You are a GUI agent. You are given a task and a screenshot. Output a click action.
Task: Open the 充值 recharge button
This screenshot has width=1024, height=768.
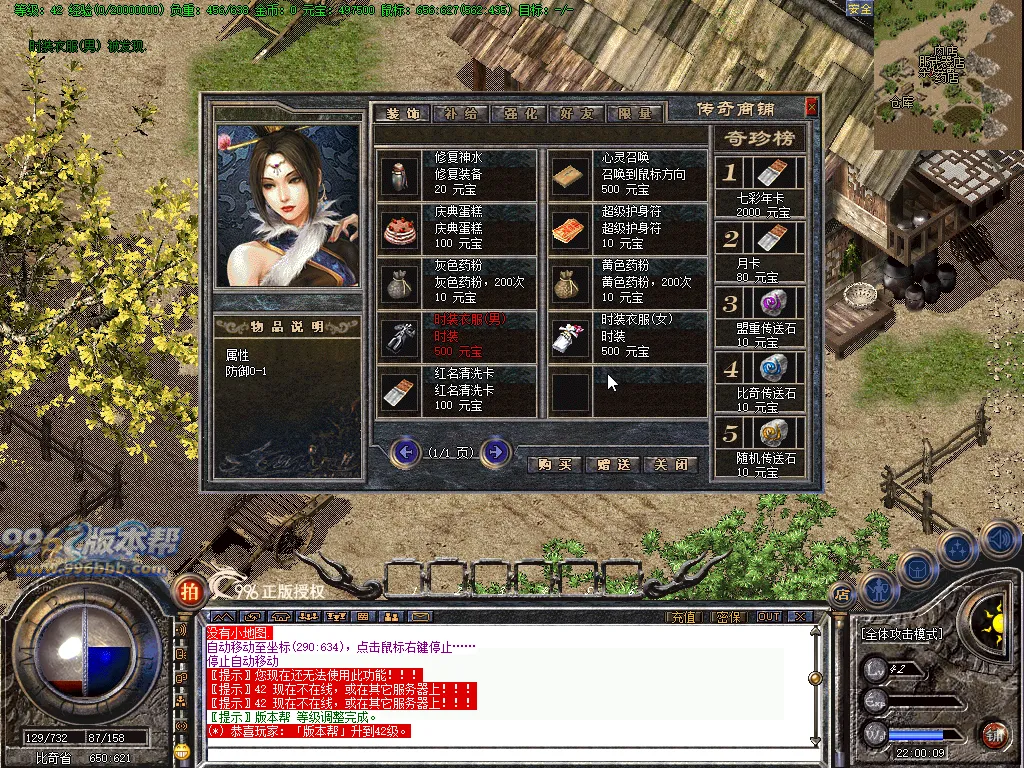(683, 617)
